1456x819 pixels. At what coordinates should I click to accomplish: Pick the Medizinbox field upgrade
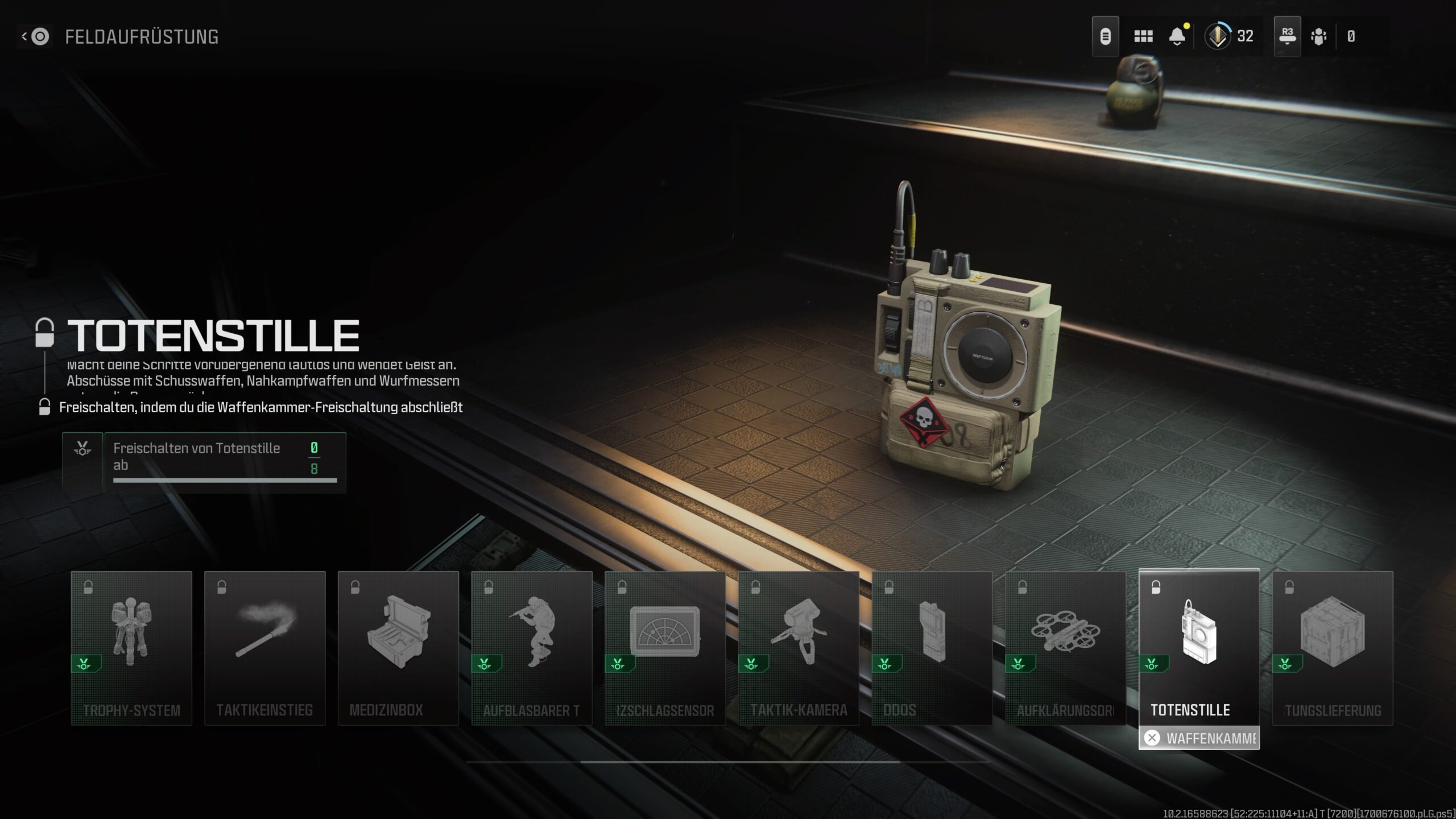coord(398,648)
